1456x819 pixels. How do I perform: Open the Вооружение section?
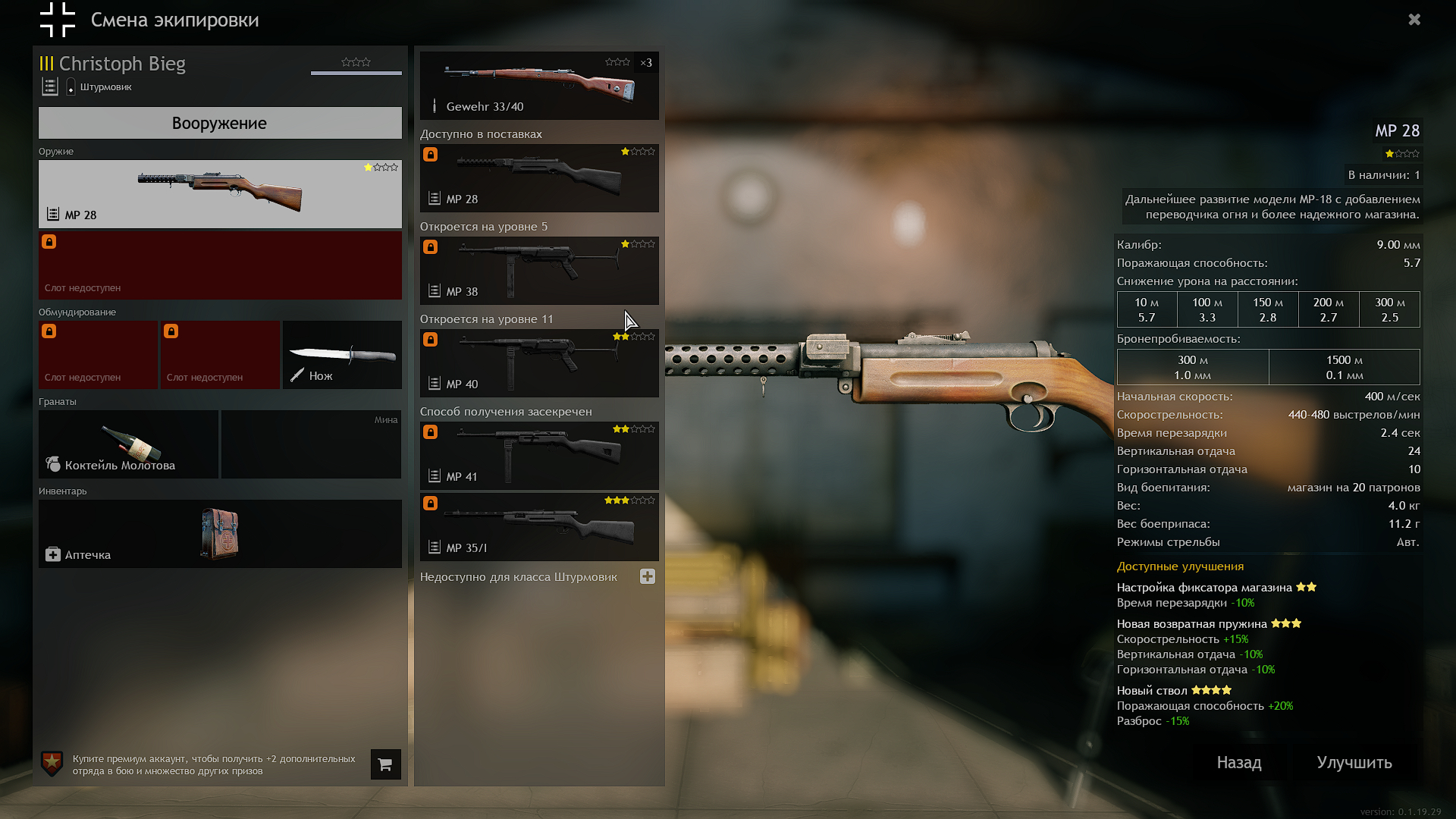[220, 123]
